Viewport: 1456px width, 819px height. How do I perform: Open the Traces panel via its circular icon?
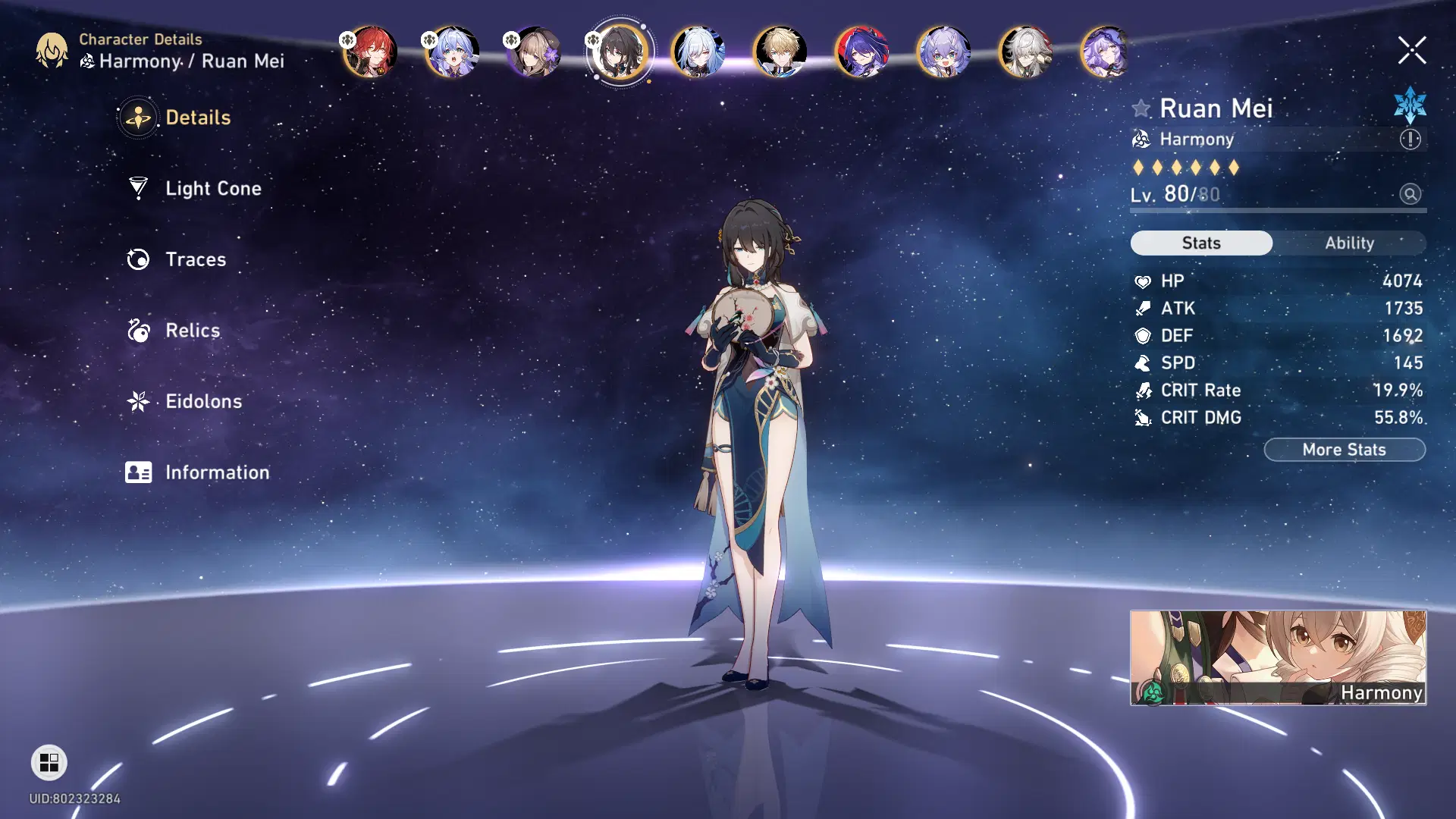(137, 259)
